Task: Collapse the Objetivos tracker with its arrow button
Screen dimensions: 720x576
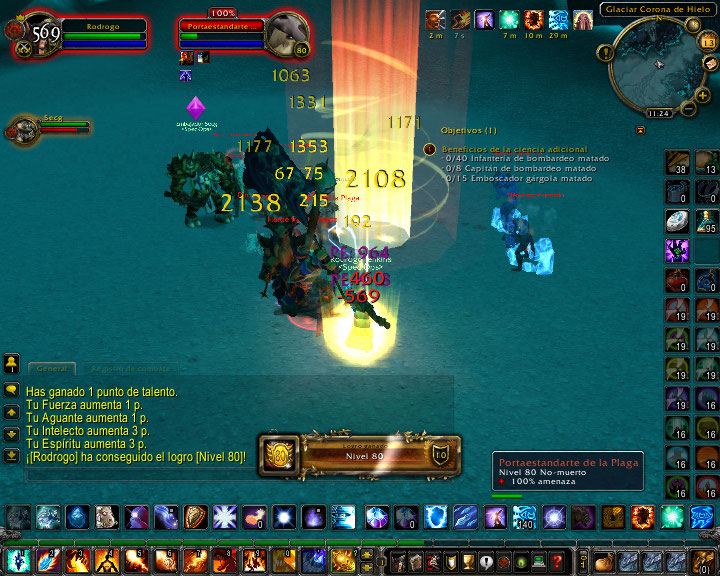Action: click(x=640, y=130)
